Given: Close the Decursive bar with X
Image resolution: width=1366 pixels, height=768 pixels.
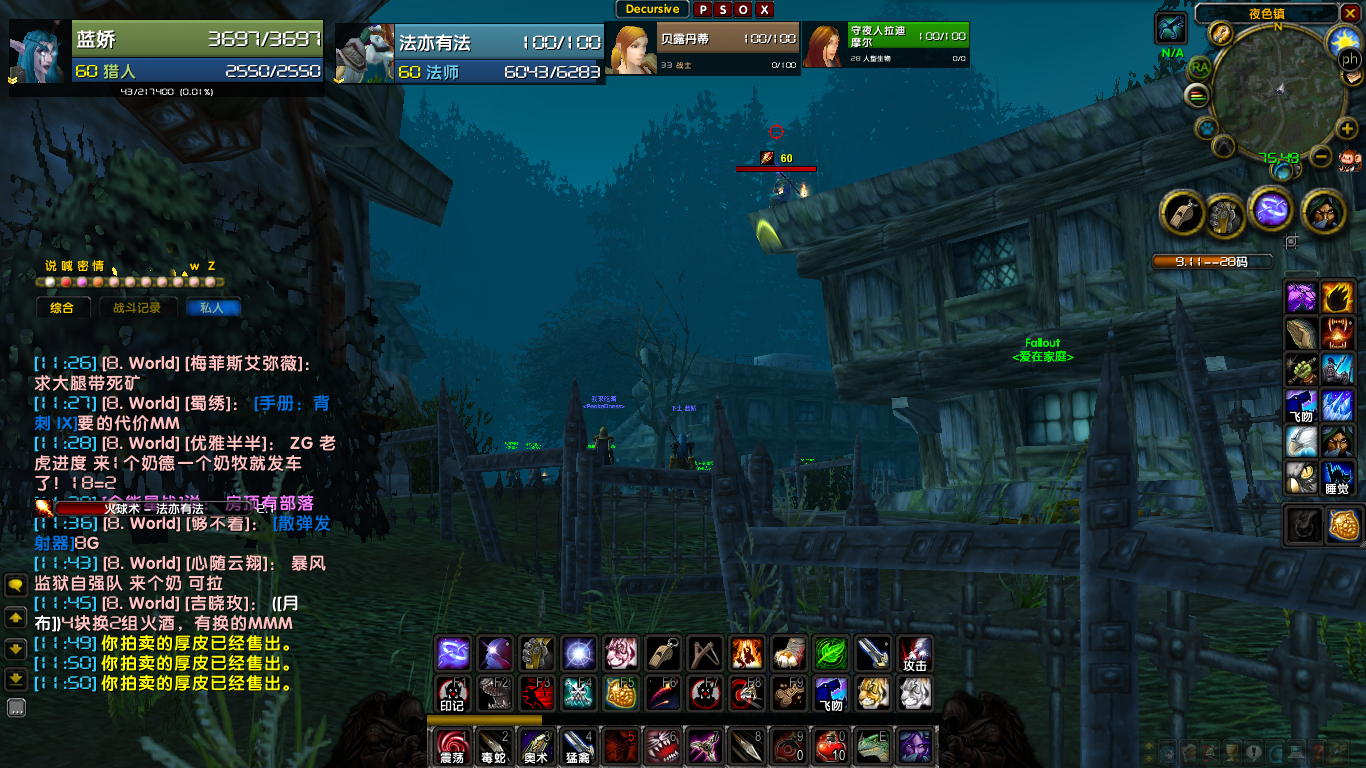Looking at the screenshot, I should click(x=765, y=10).
